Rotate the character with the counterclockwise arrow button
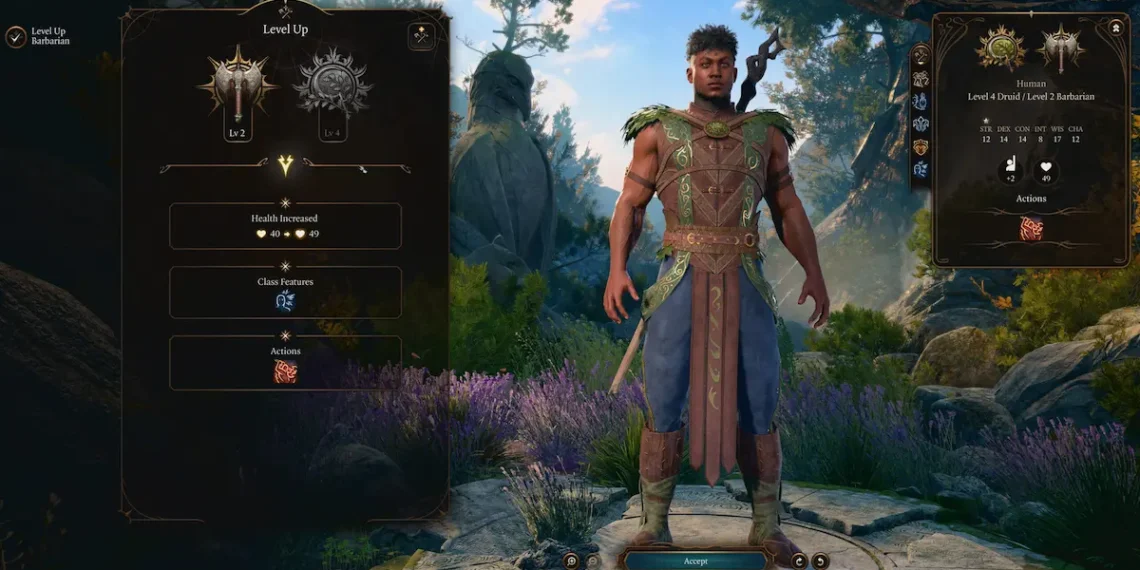 coord(820,561)
